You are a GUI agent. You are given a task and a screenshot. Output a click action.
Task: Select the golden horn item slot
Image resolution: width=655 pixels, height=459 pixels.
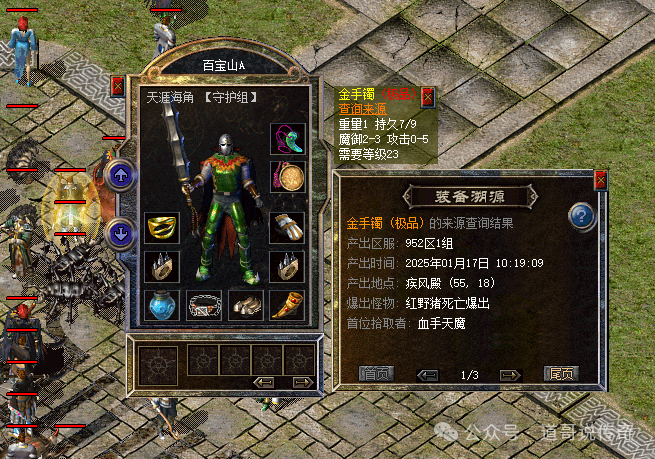click(286, 305)
